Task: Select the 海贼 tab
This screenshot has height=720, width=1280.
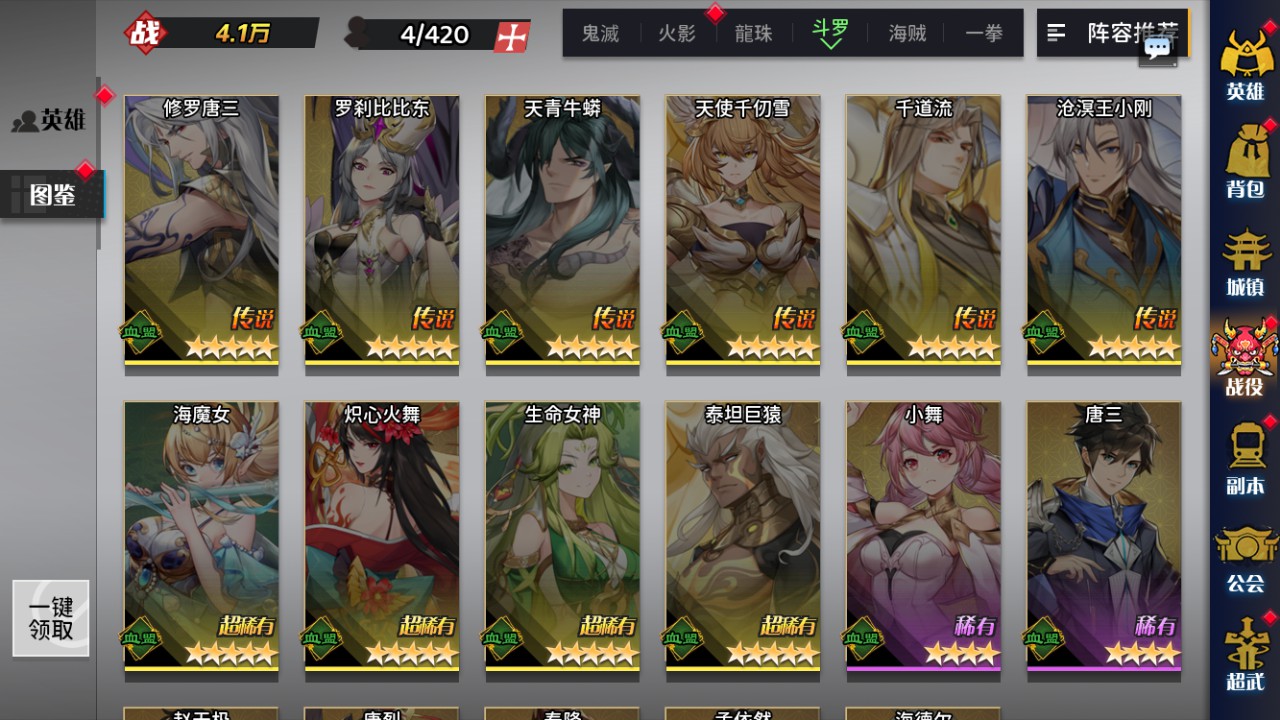Action: (x=908, y=33)
